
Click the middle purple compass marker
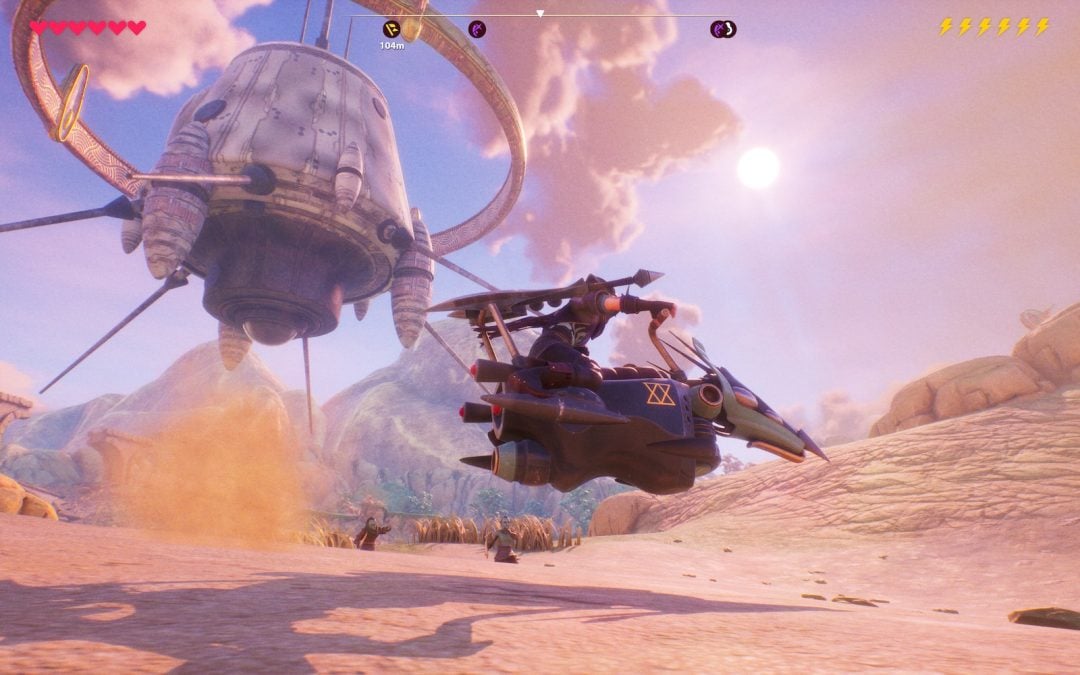pos(478,29)
